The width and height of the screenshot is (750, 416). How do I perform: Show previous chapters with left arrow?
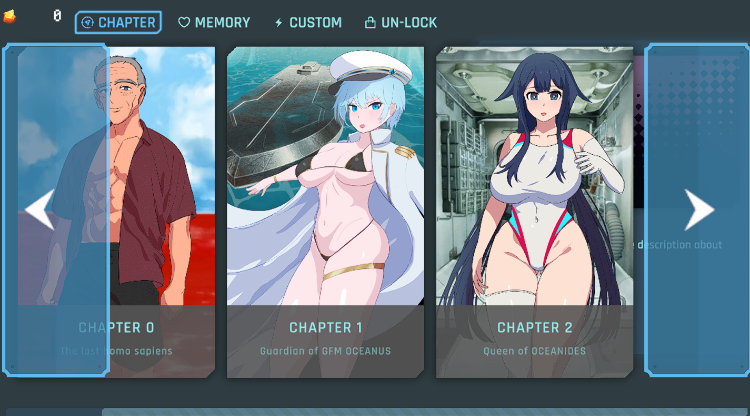coord(40,210)
